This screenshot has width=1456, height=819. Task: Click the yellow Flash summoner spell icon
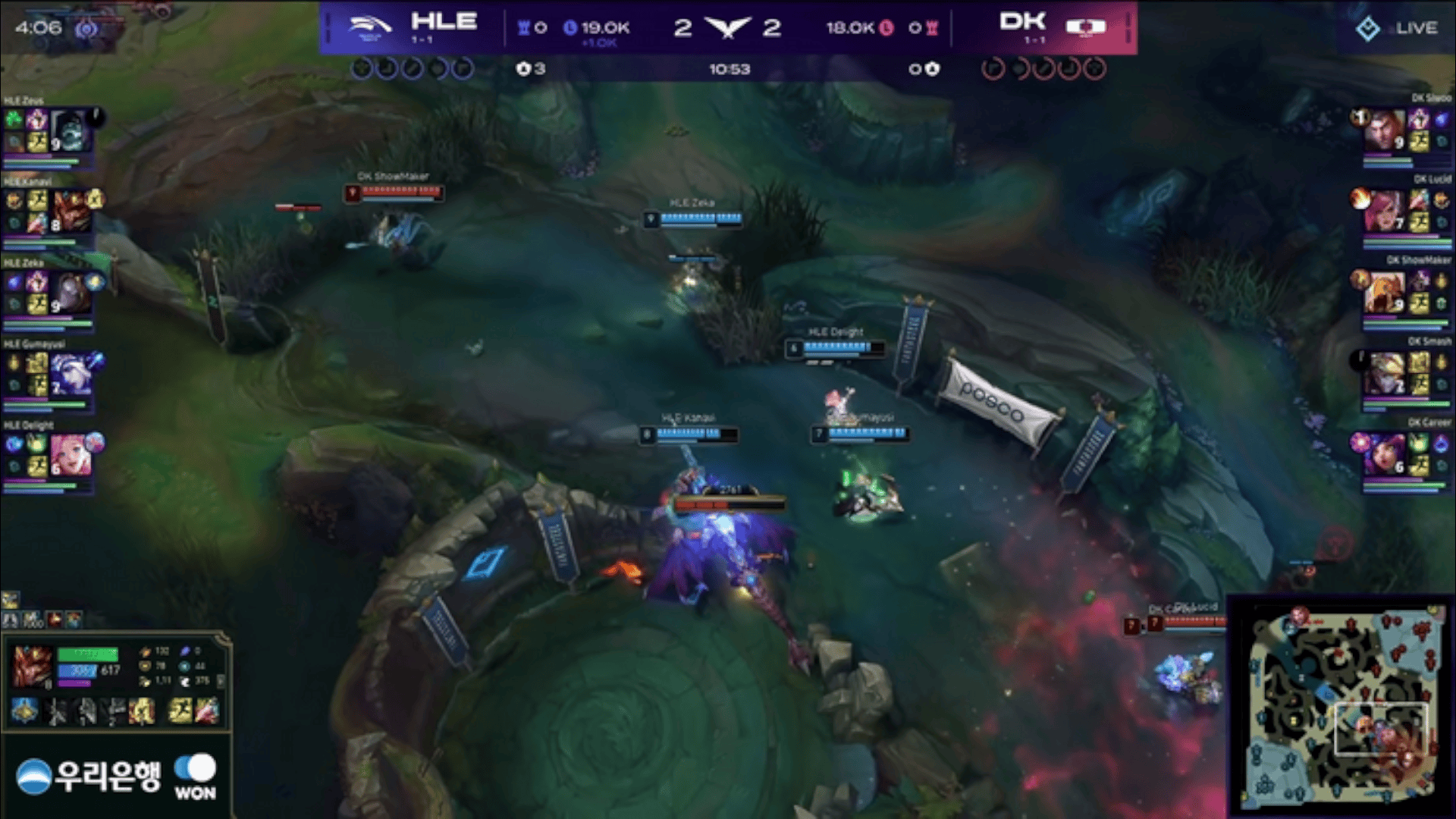pyautogui.click(x=180, y=711)
